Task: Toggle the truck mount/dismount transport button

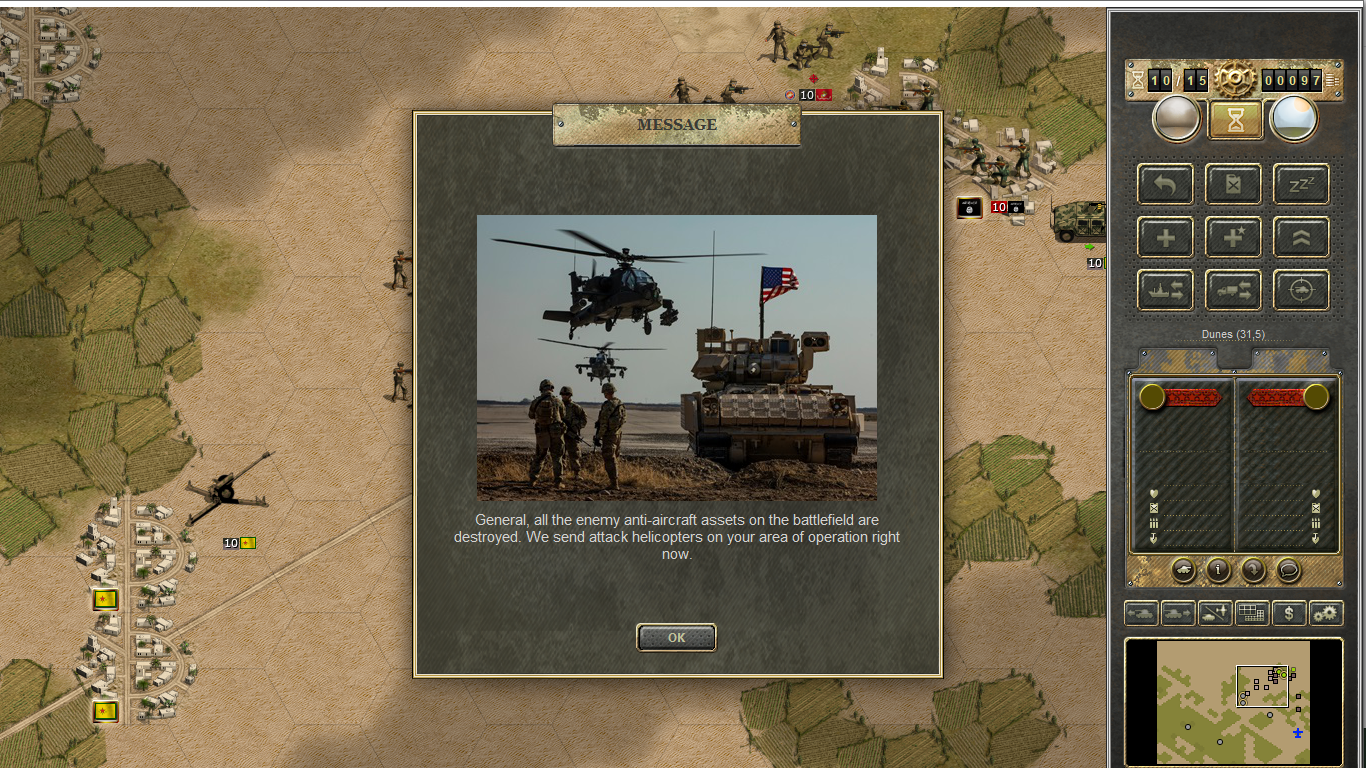Action: [1233, 290]
